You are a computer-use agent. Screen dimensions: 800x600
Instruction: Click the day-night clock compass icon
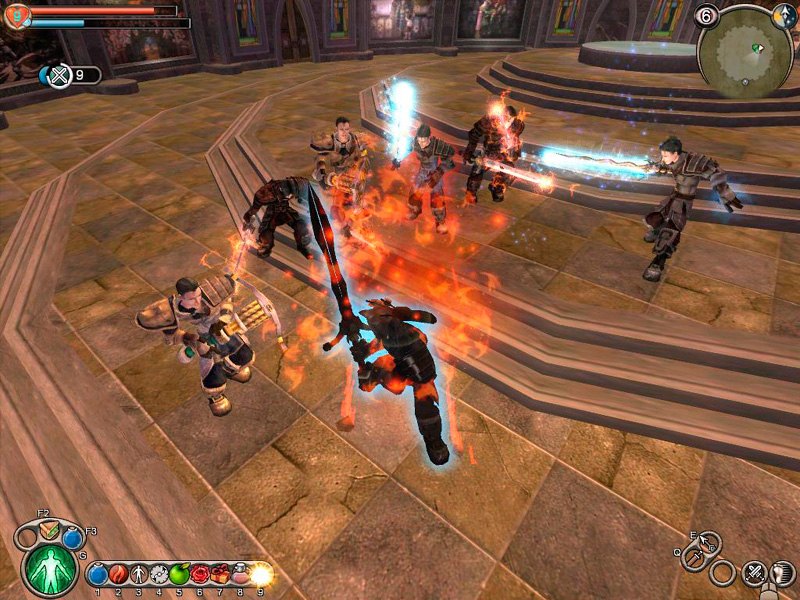(784, 16)
